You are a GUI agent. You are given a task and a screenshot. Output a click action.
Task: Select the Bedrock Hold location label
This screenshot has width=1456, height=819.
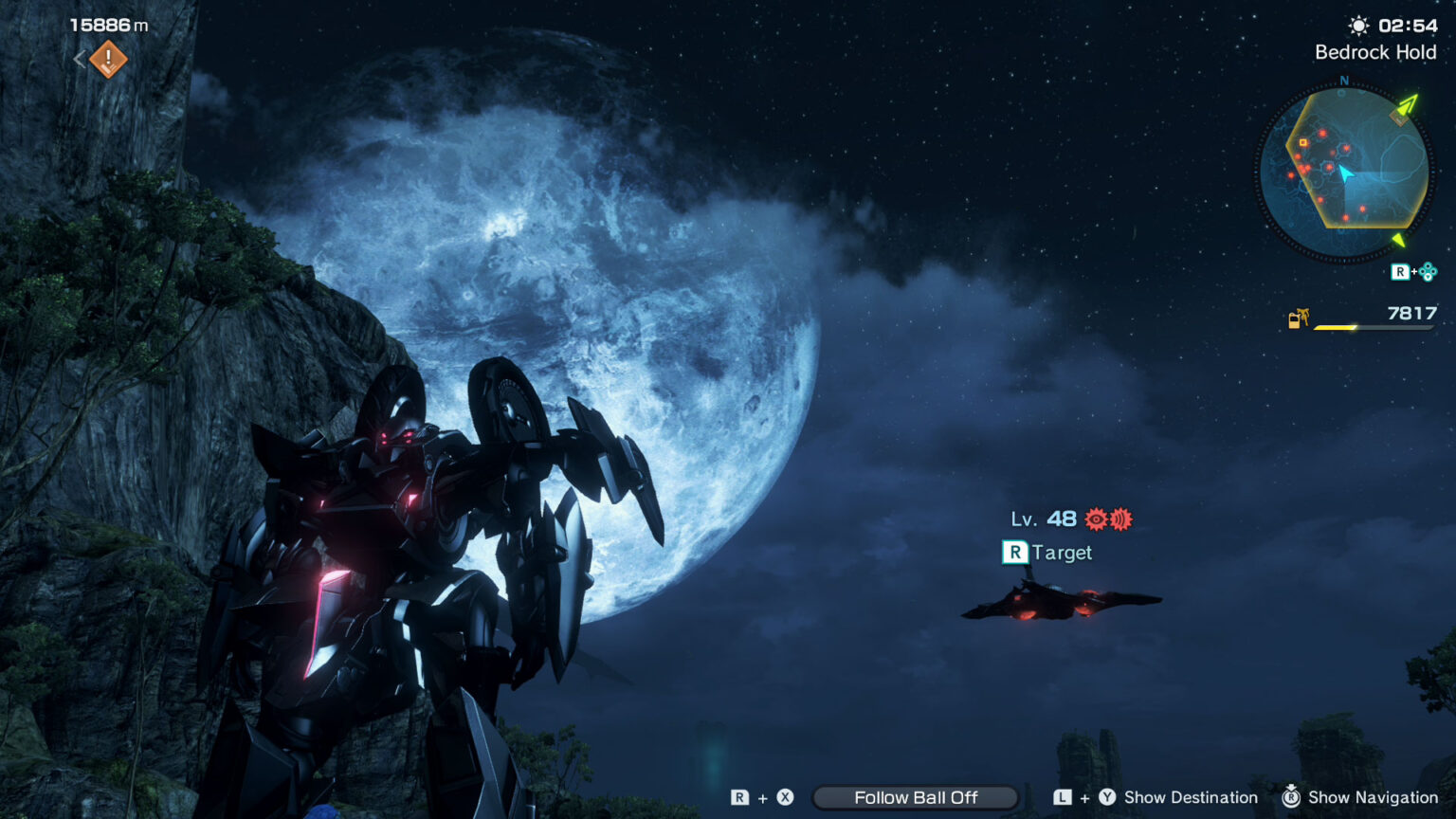[x=1374, y=52]
